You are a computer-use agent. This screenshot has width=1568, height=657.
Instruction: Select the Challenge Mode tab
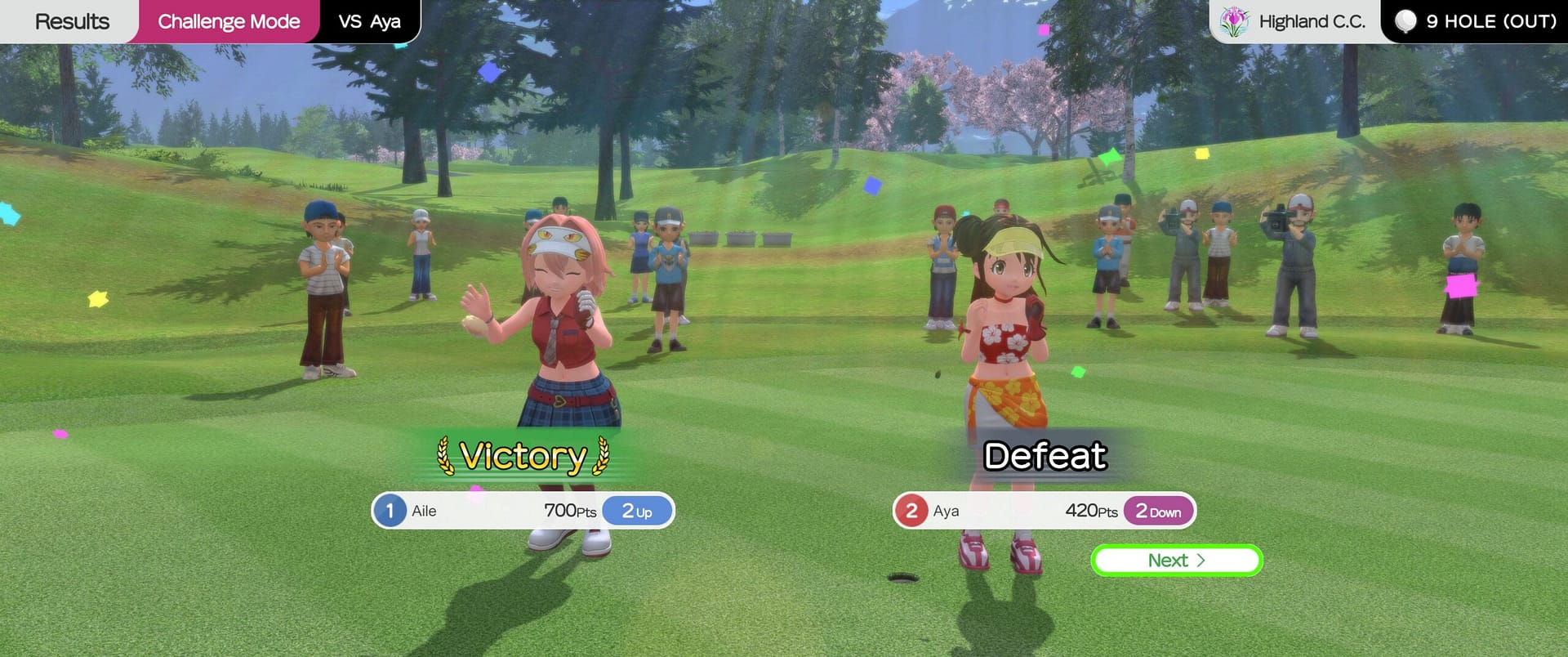tap(229, 21)
